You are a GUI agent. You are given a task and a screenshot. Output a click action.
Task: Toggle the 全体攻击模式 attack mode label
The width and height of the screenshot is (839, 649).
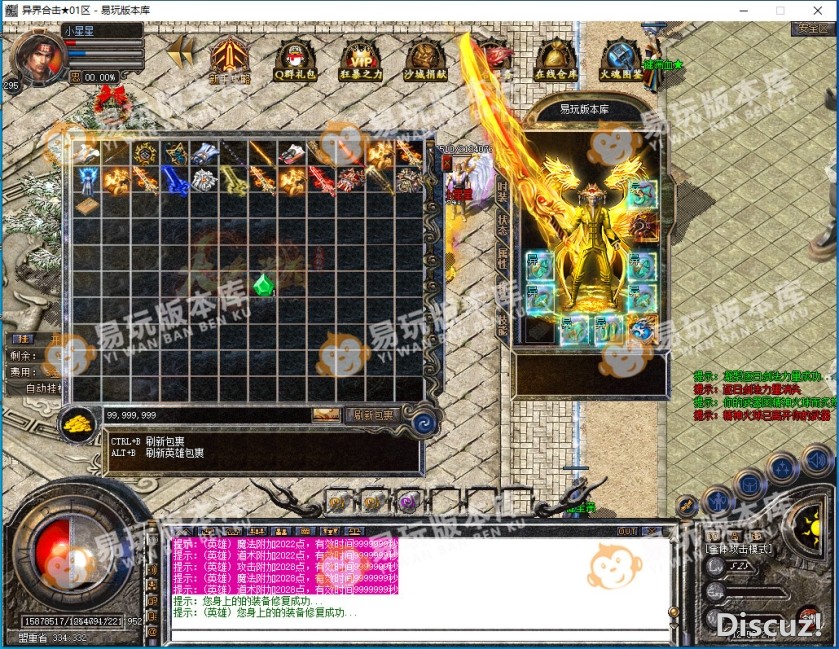click(x=738, y=549)
